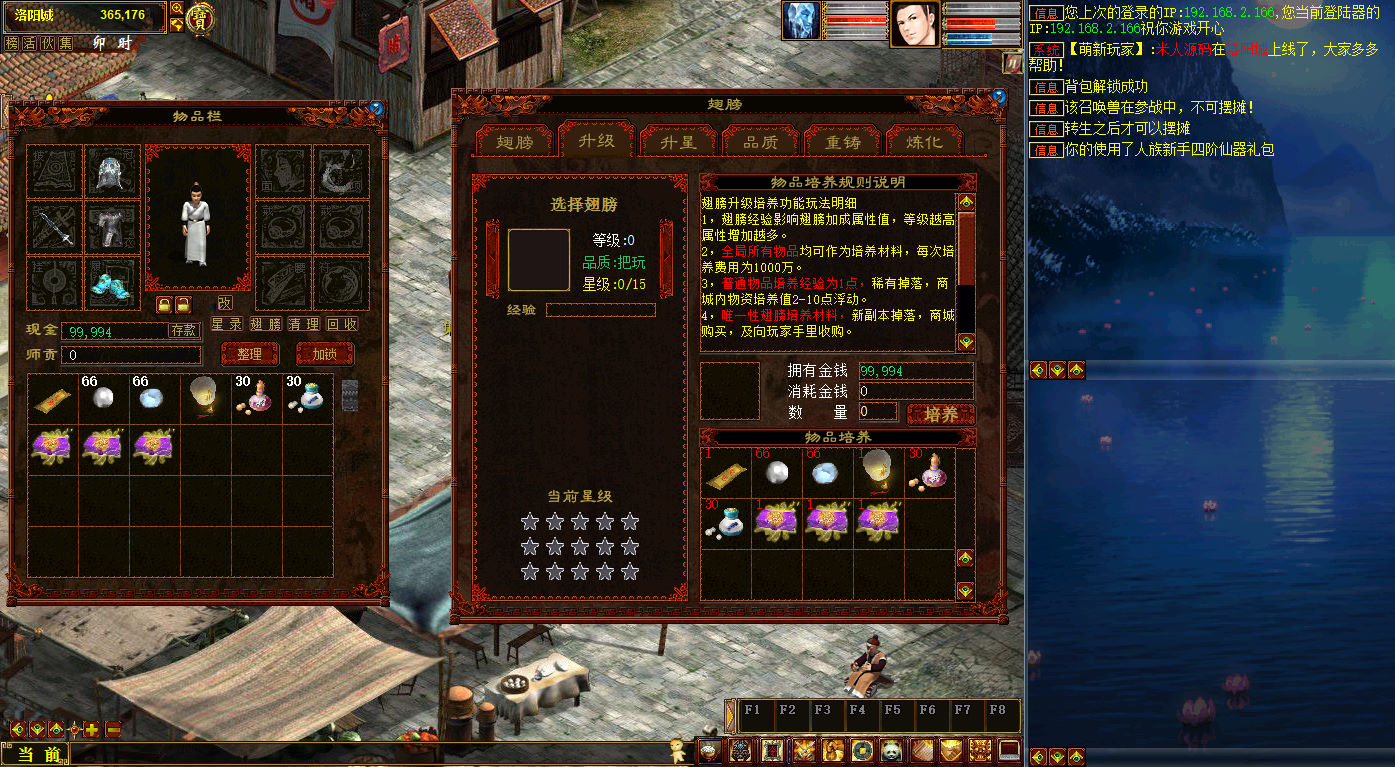
Task: Select the 重铸 tab
Action: click(842, 141)
